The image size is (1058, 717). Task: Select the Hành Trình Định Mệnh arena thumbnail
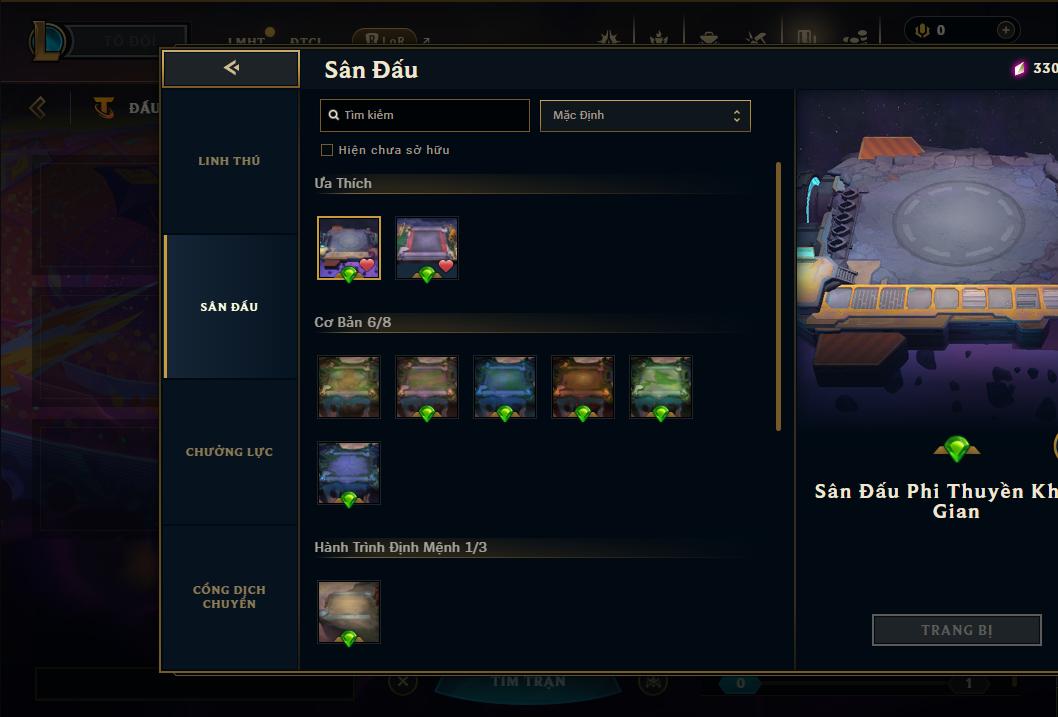point(349,612)
